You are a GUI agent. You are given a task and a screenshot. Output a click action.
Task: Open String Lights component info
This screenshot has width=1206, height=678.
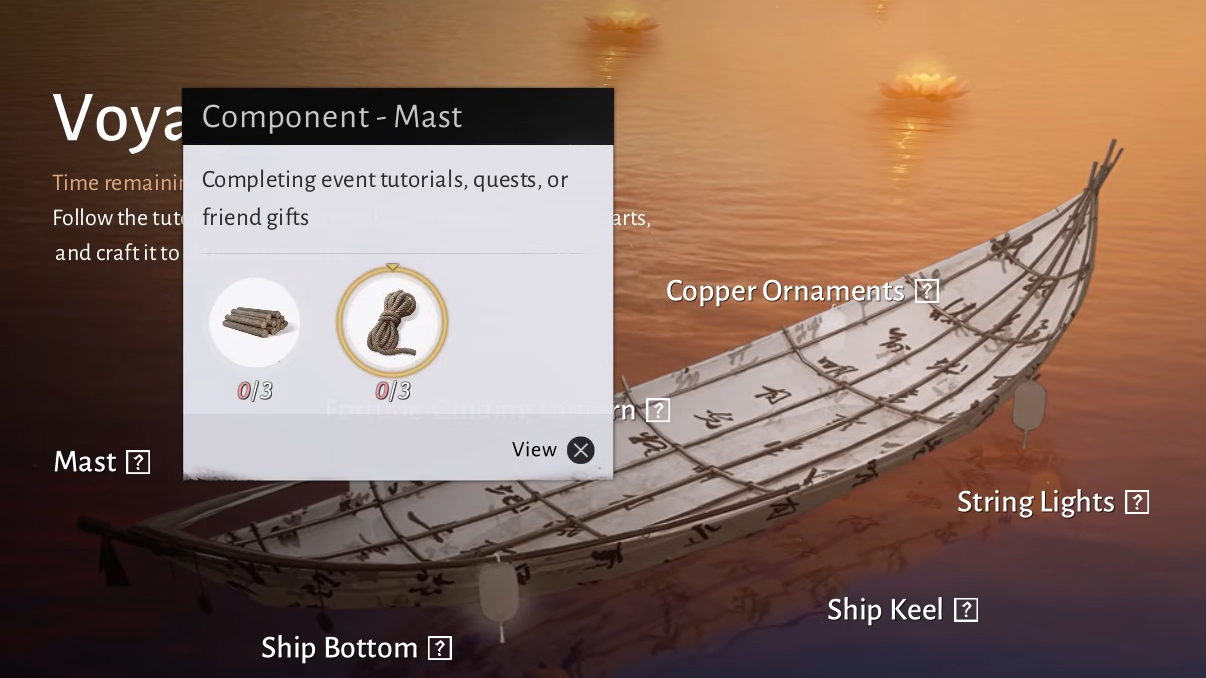tap(1137, 502)
